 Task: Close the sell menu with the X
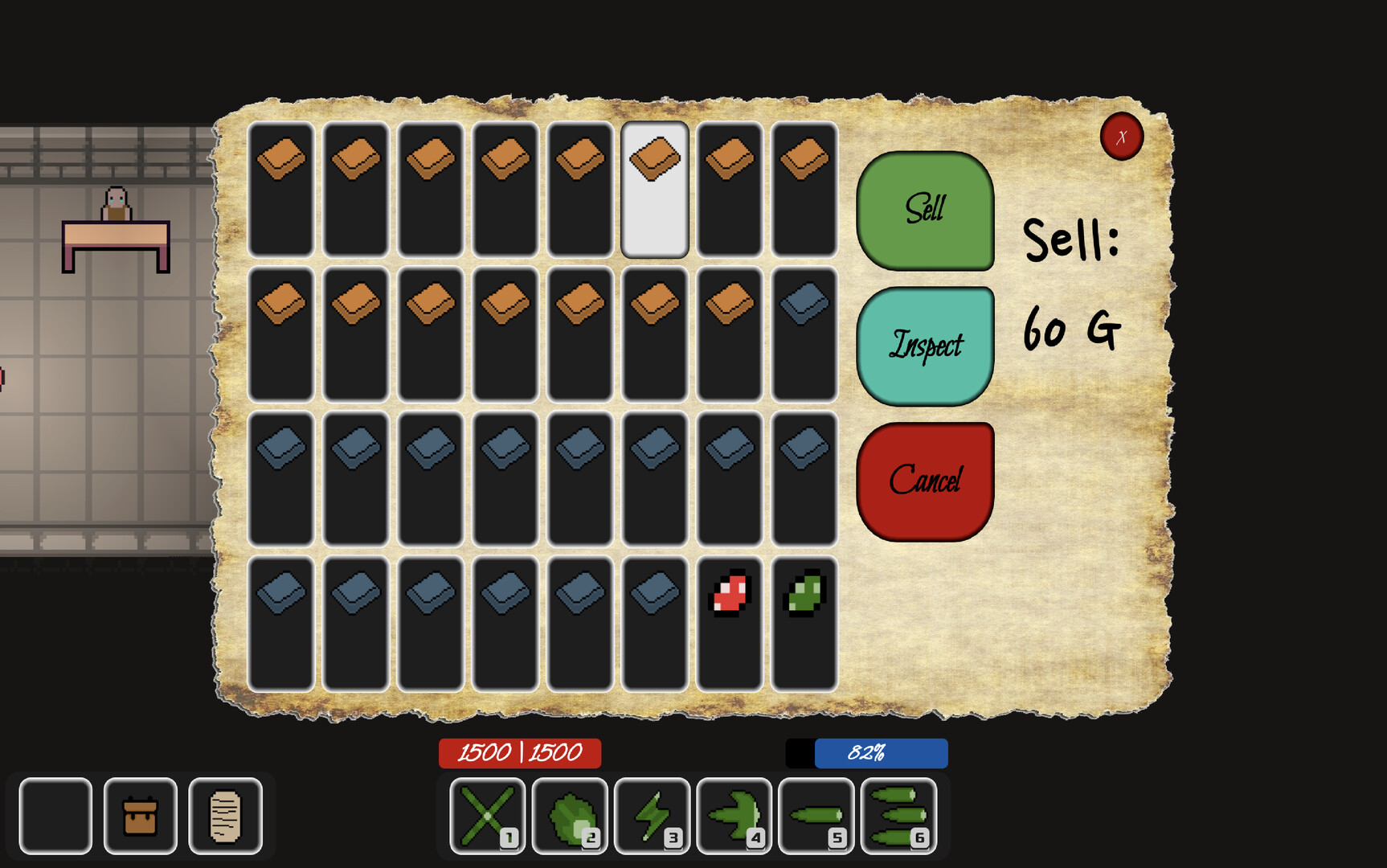tap(1122, 137)
